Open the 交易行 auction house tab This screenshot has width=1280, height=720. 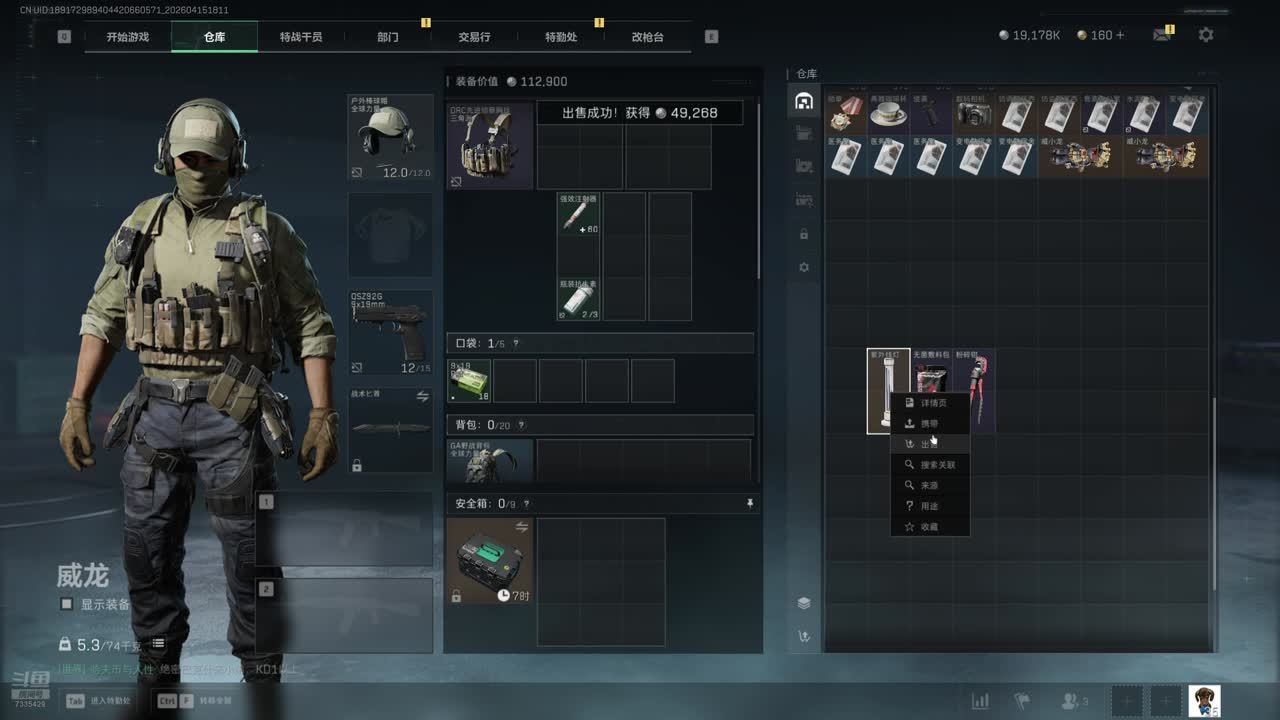(x=474, y=37)
